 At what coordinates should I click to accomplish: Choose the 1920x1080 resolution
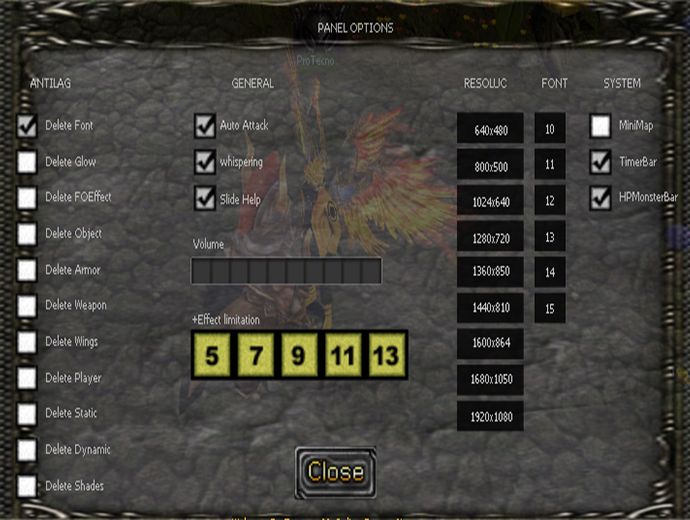(490, 416)
